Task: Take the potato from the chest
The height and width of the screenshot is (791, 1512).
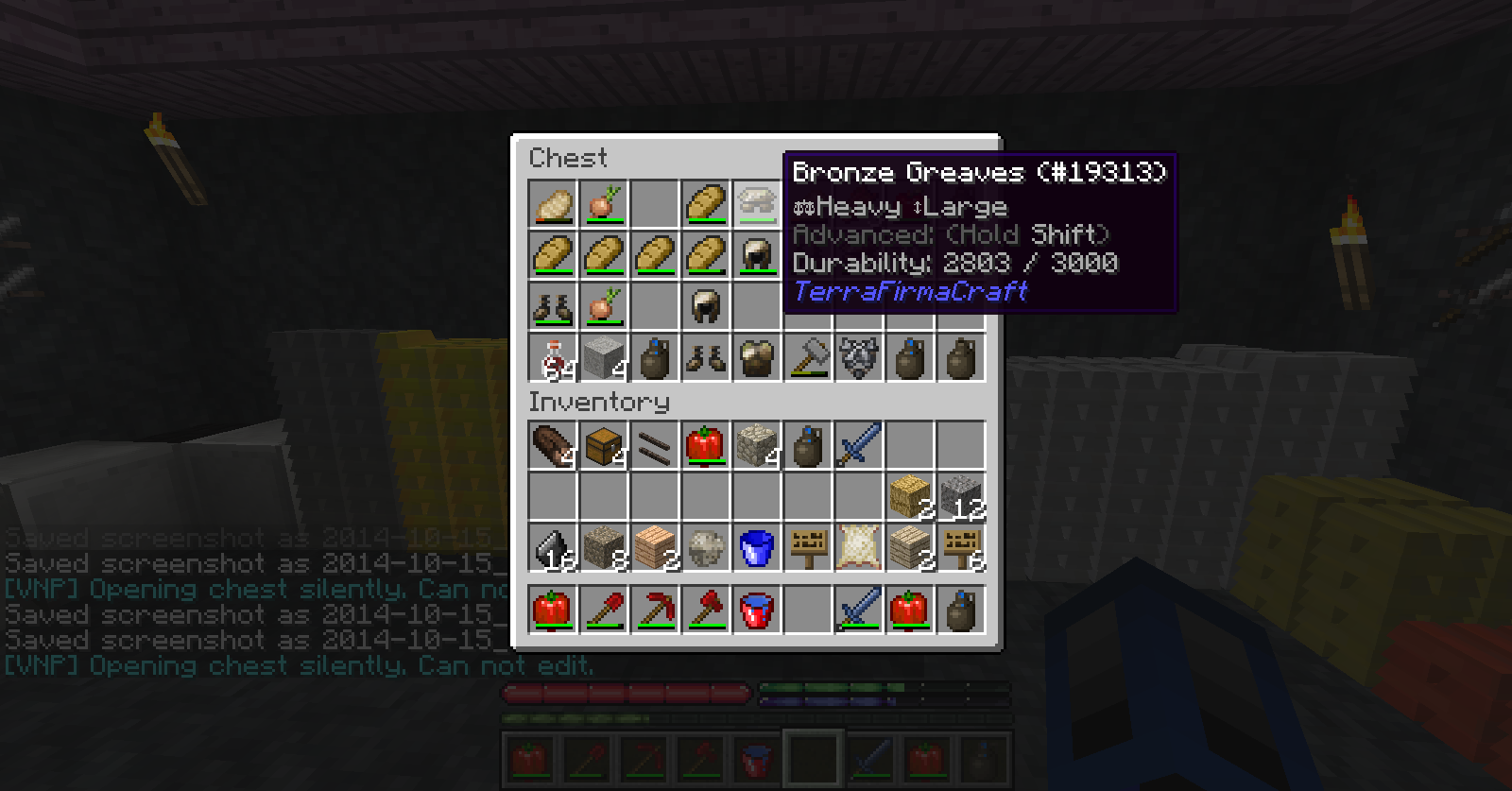Action: 553,204
